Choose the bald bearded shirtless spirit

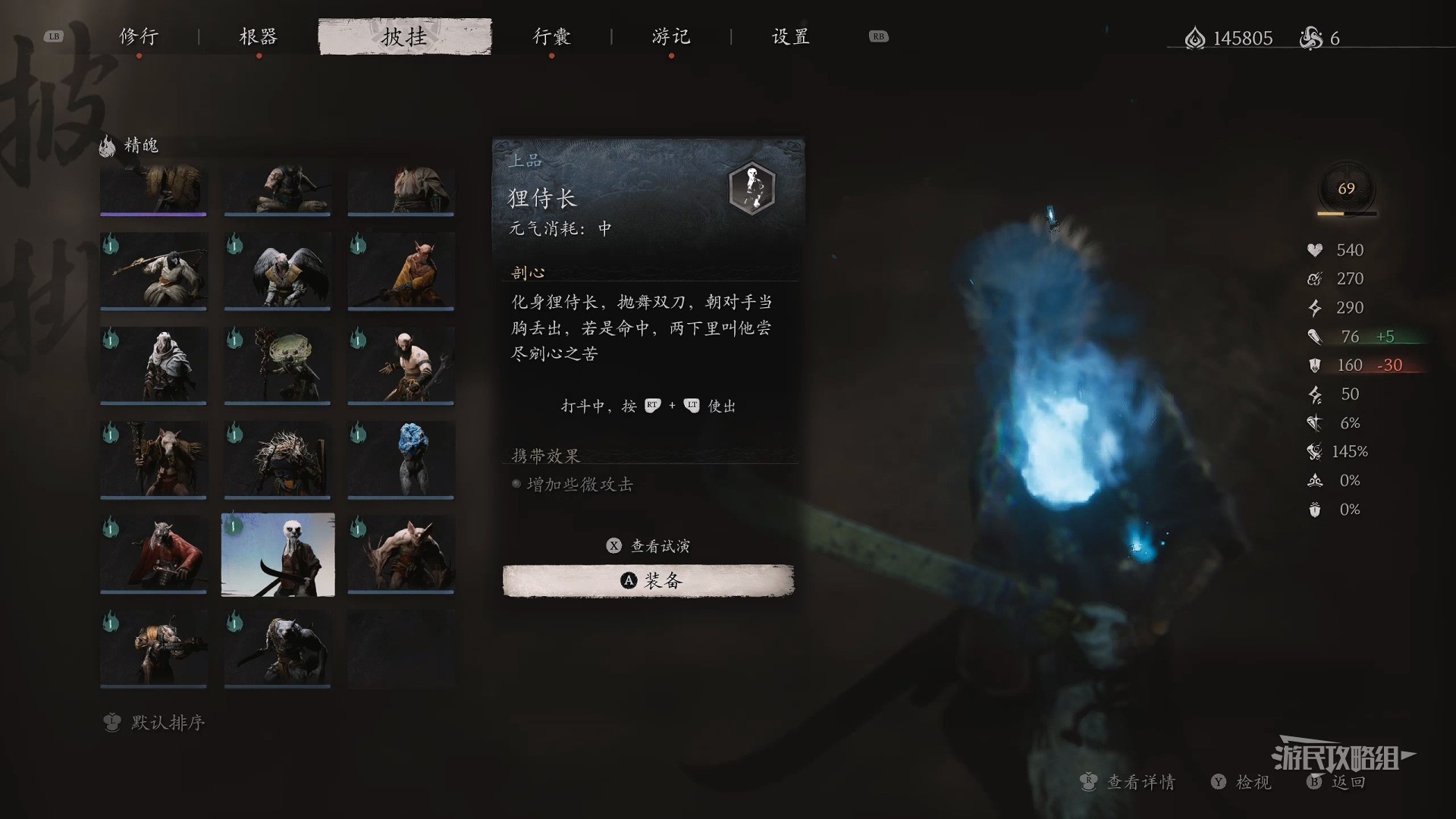(x=401, y=365)
